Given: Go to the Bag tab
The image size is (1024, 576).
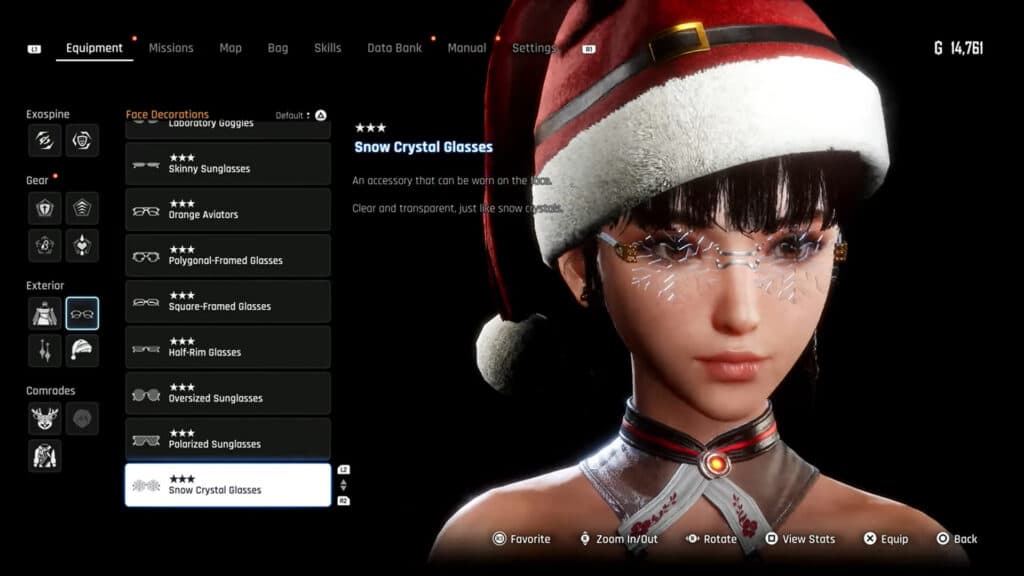Looking at the screenshot, I should point(278,48).
